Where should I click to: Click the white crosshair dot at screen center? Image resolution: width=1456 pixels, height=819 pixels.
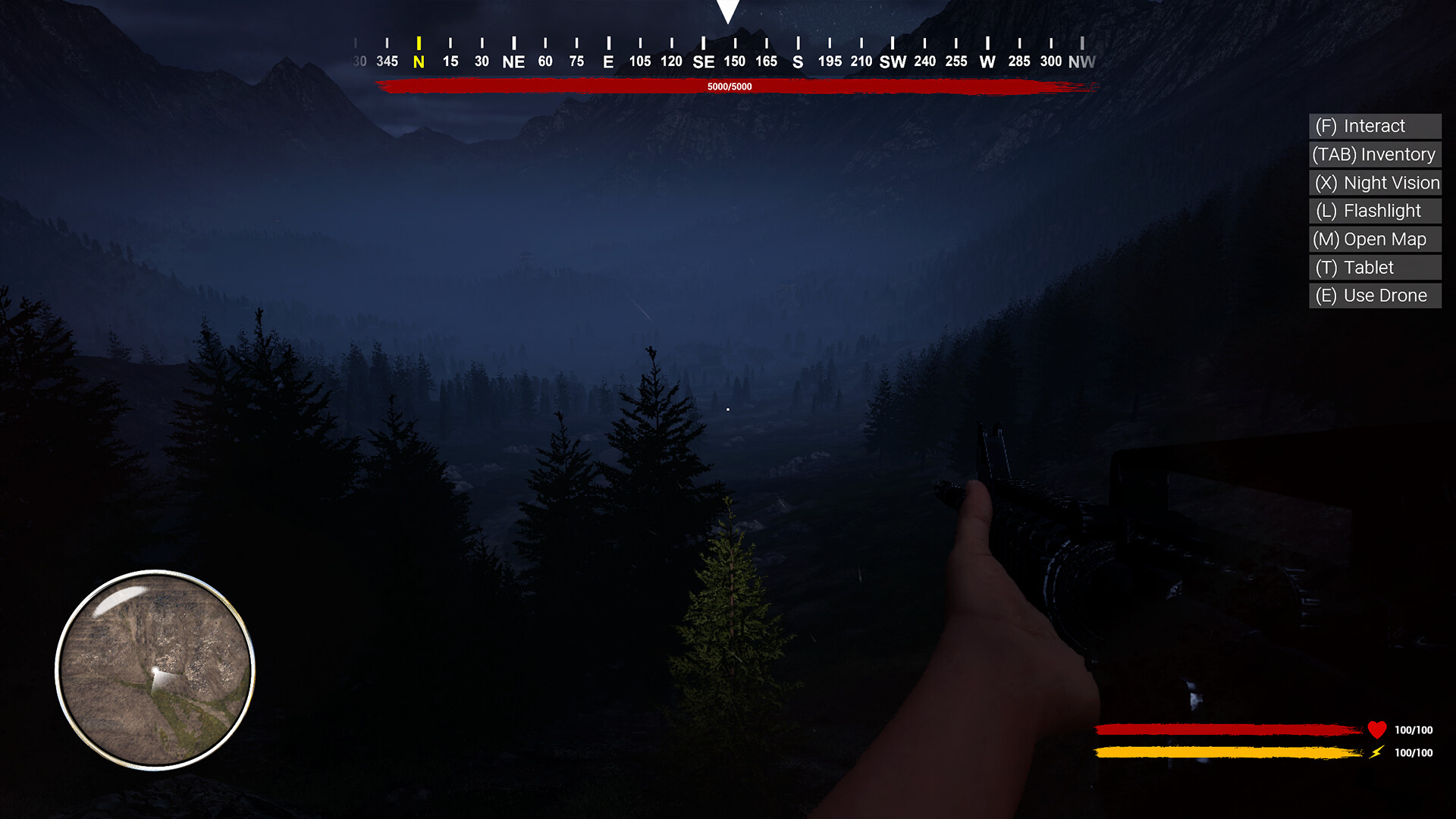click(x=728, y=408)
